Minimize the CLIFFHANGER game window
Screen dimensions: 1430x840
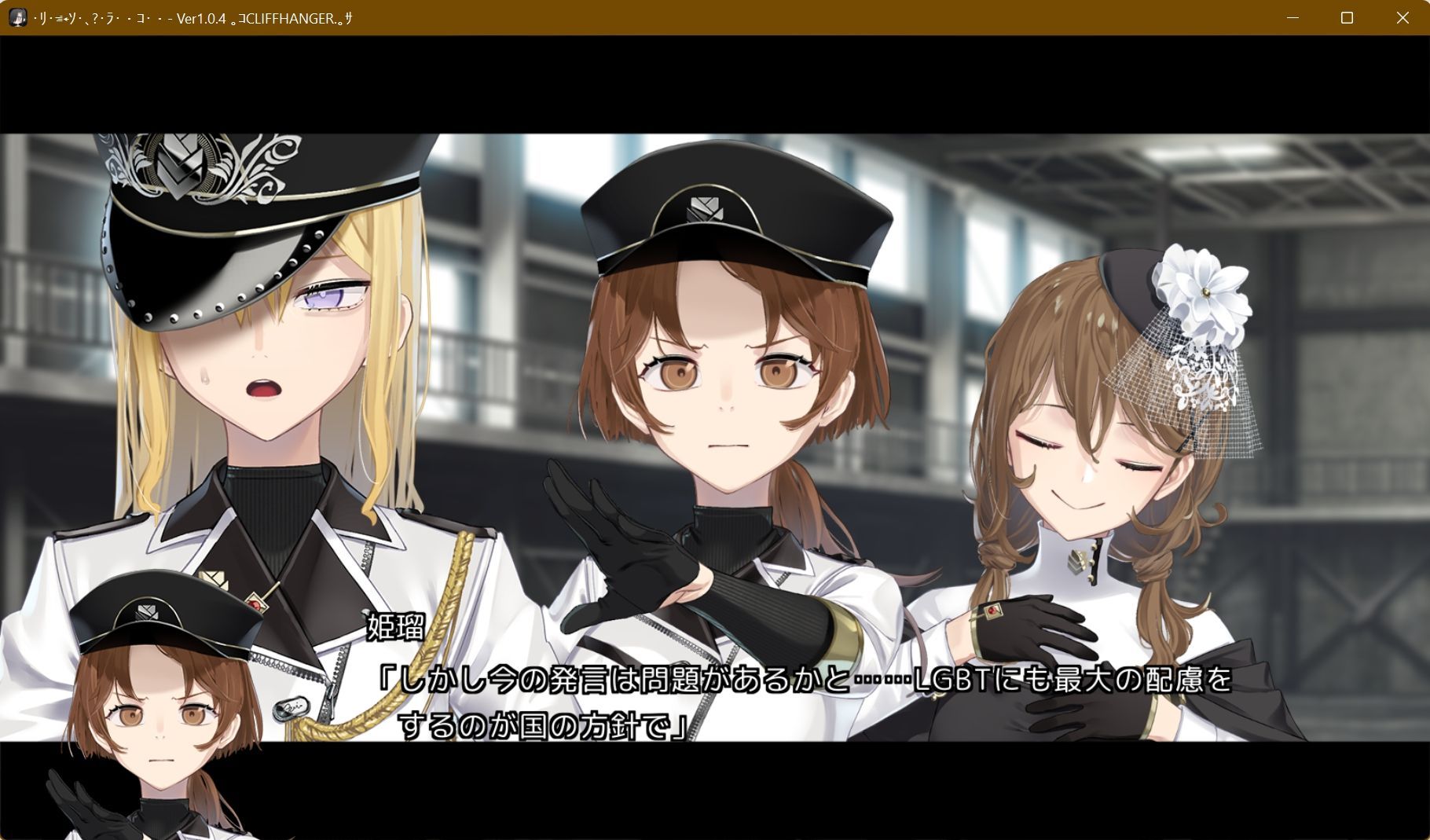pyautogui.click(x=1293, y=18)
